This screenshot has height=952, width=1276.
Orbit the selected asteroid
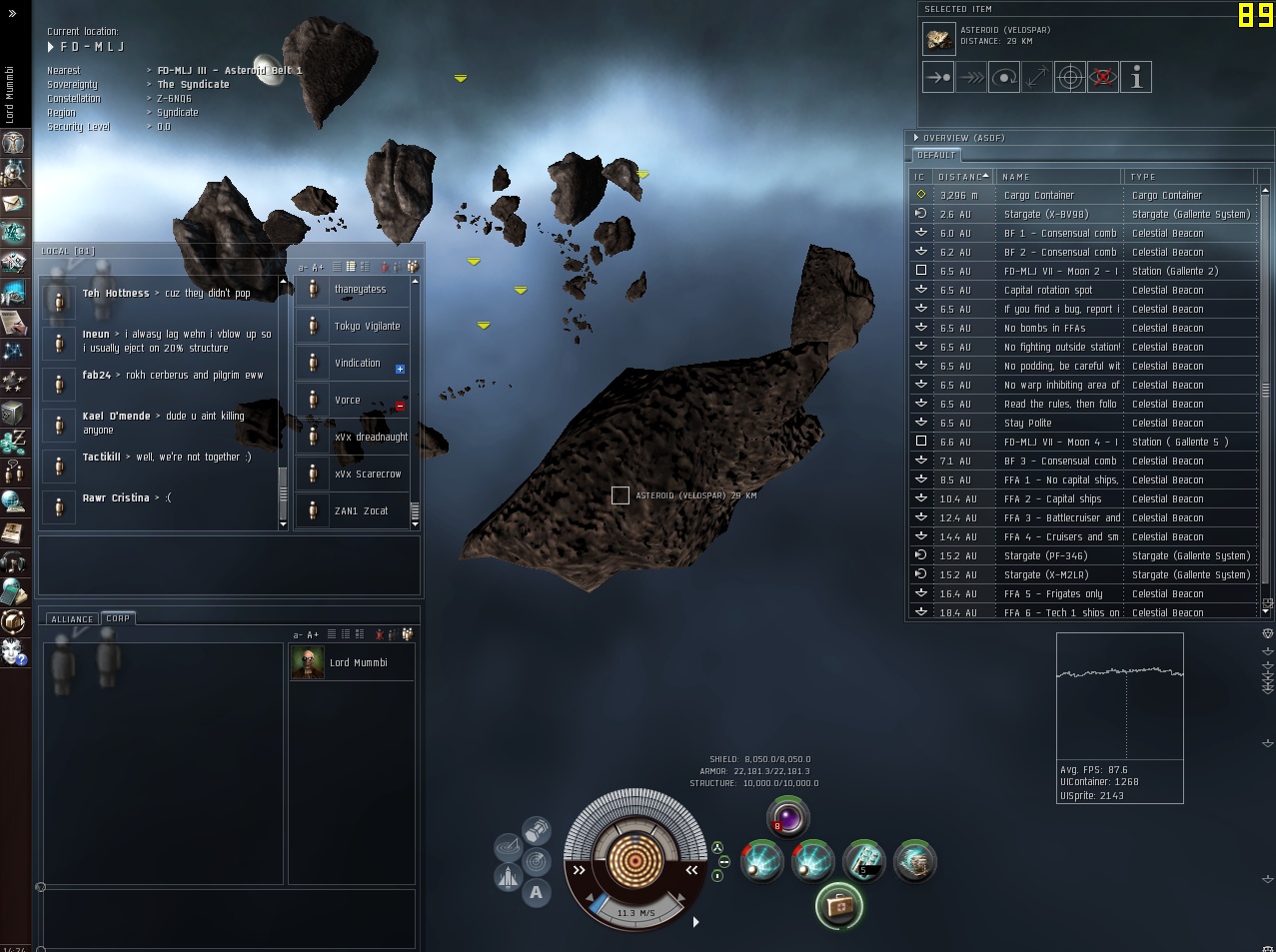coord(1004,77)
